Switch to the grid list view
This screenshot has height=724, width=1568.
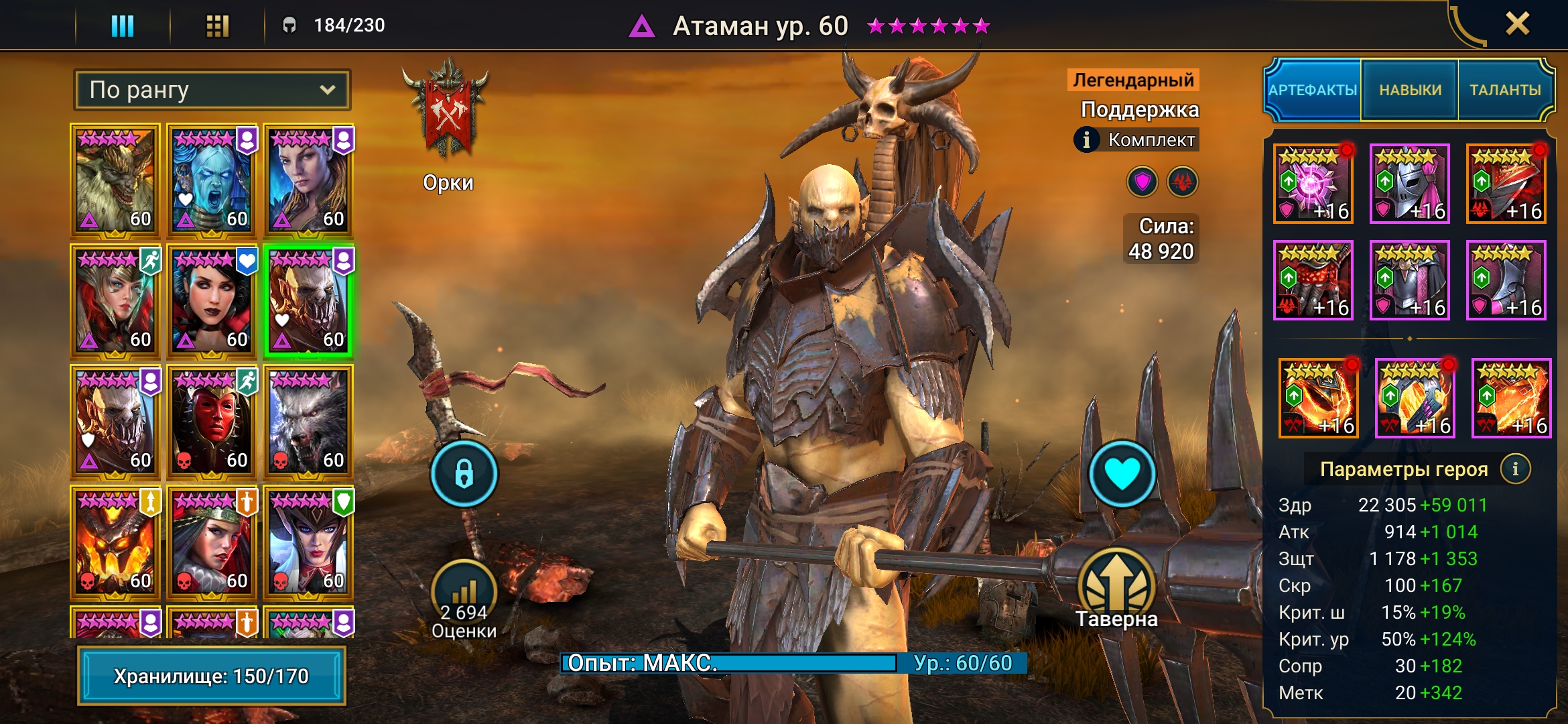217,25
